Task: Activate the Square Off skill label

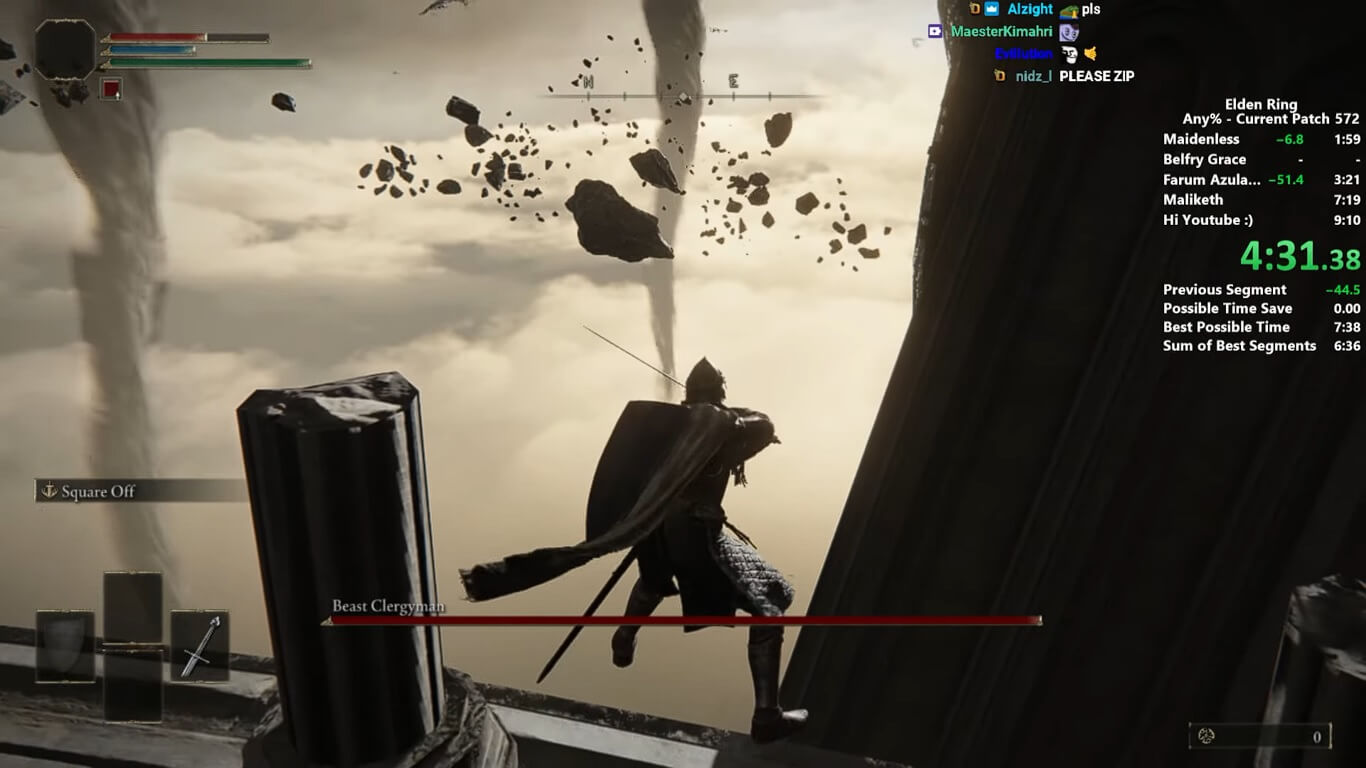Action: tap(98, 491)
